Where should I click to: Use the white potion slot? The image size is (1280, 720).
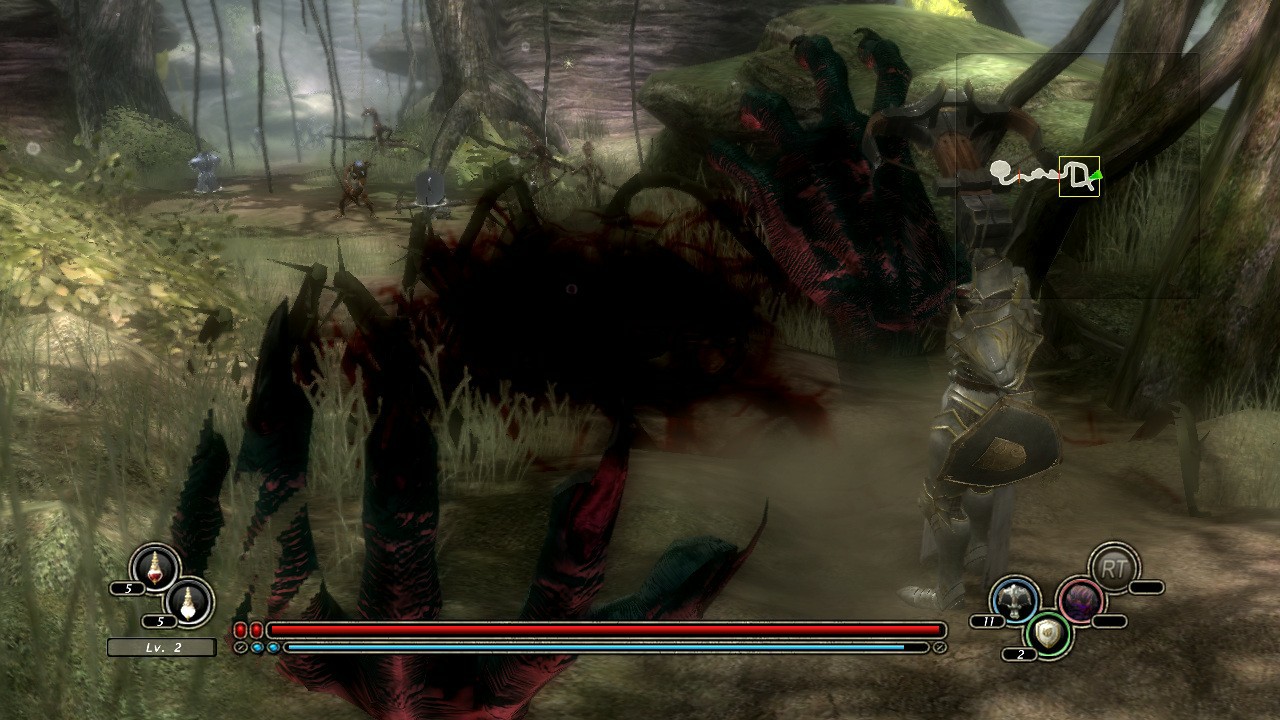click(188, 601)
